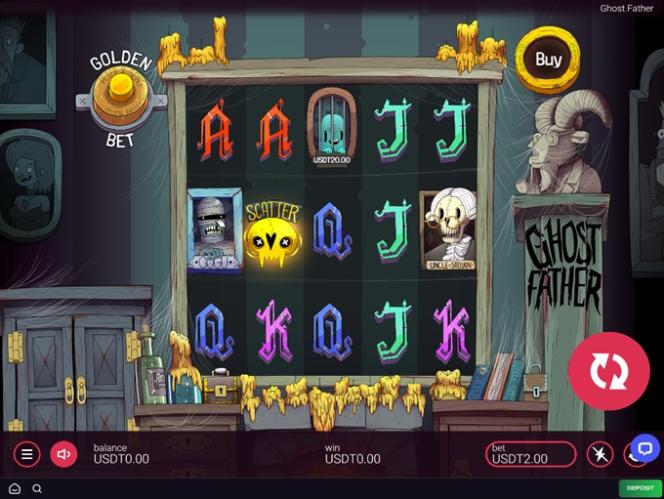Activate the Golden Bet button

120,95
